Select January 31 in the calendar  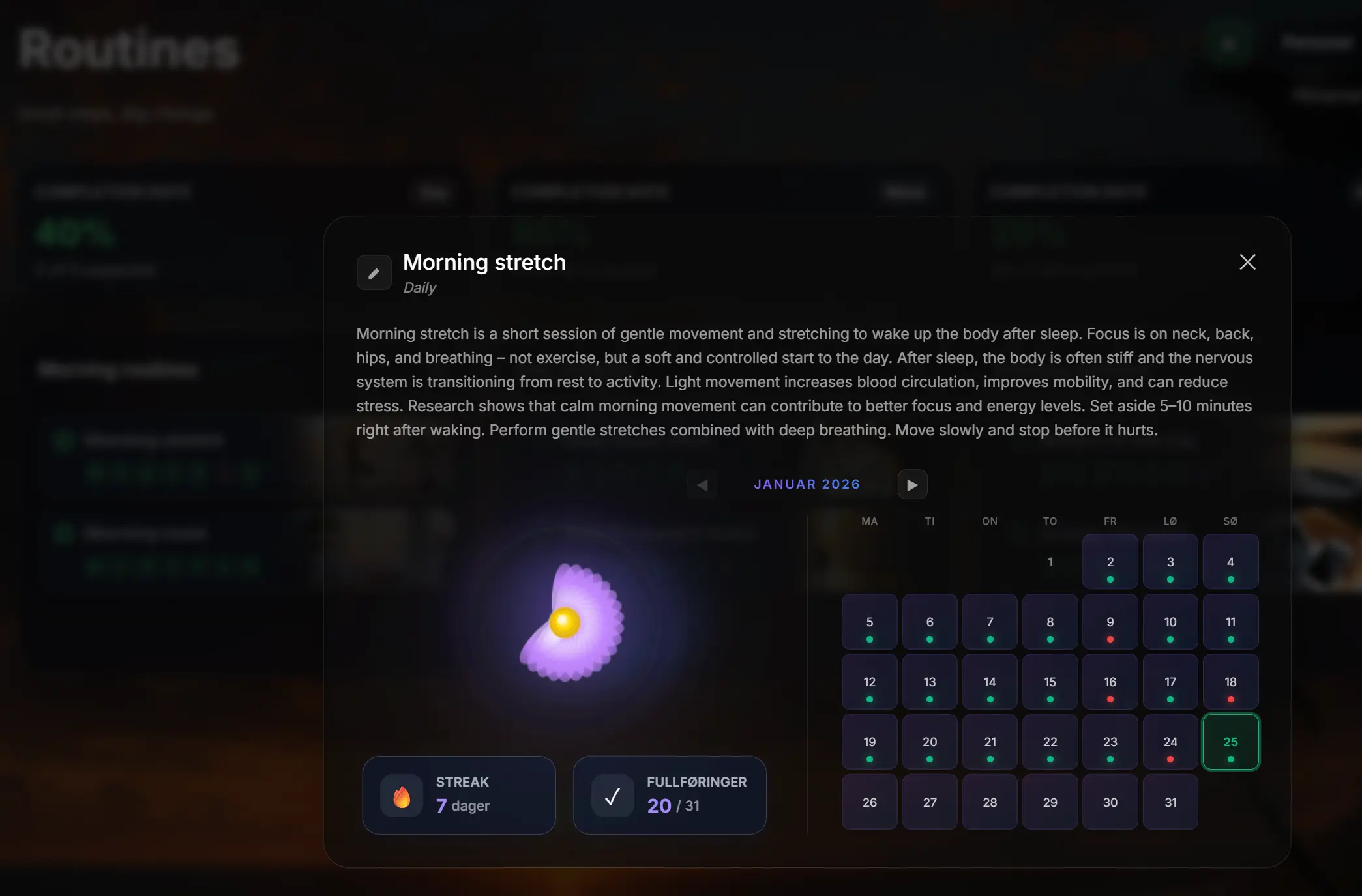click(x=1170, y=802)
